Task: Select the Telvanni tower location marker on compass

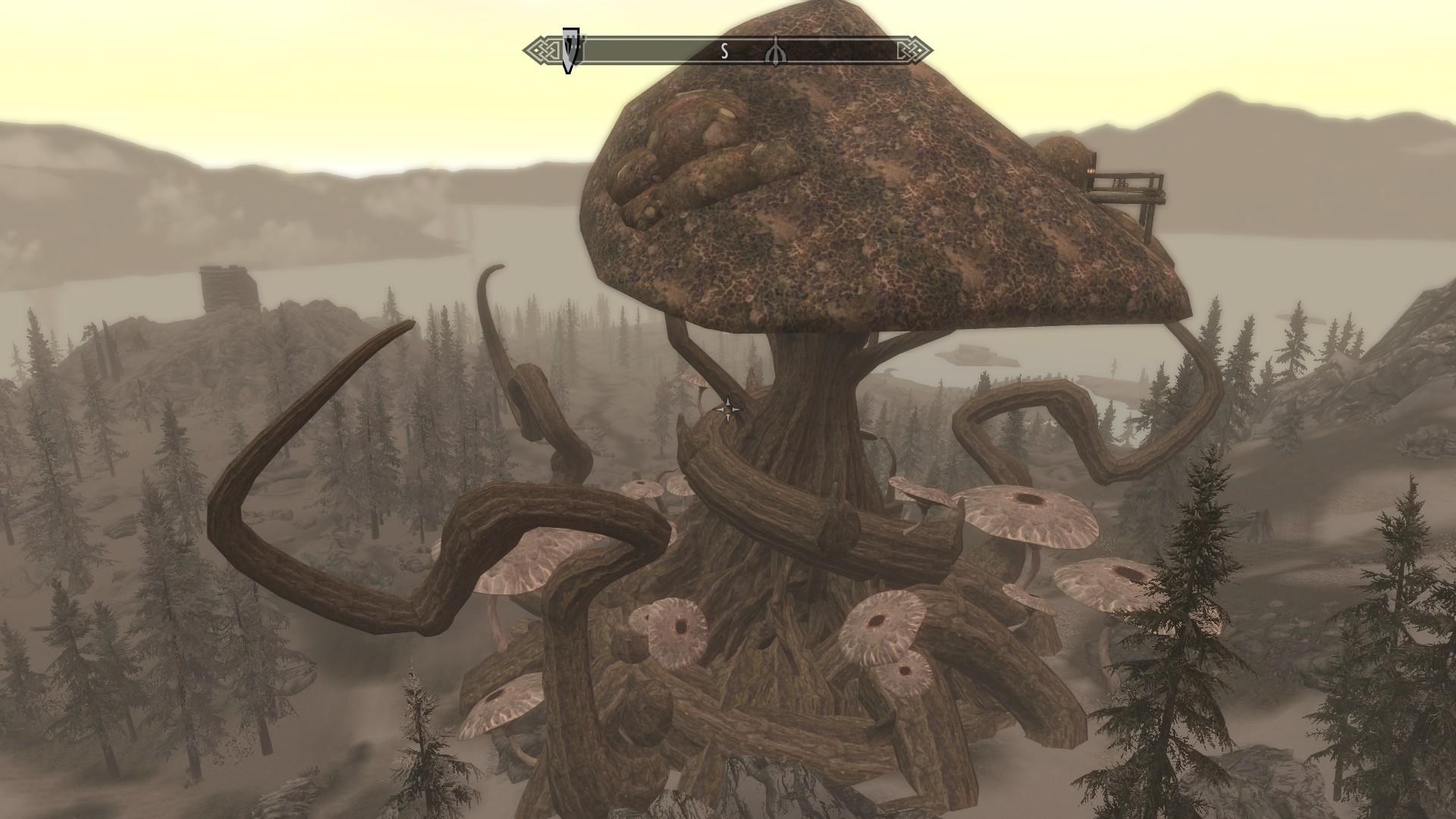Action: (776, 52)
